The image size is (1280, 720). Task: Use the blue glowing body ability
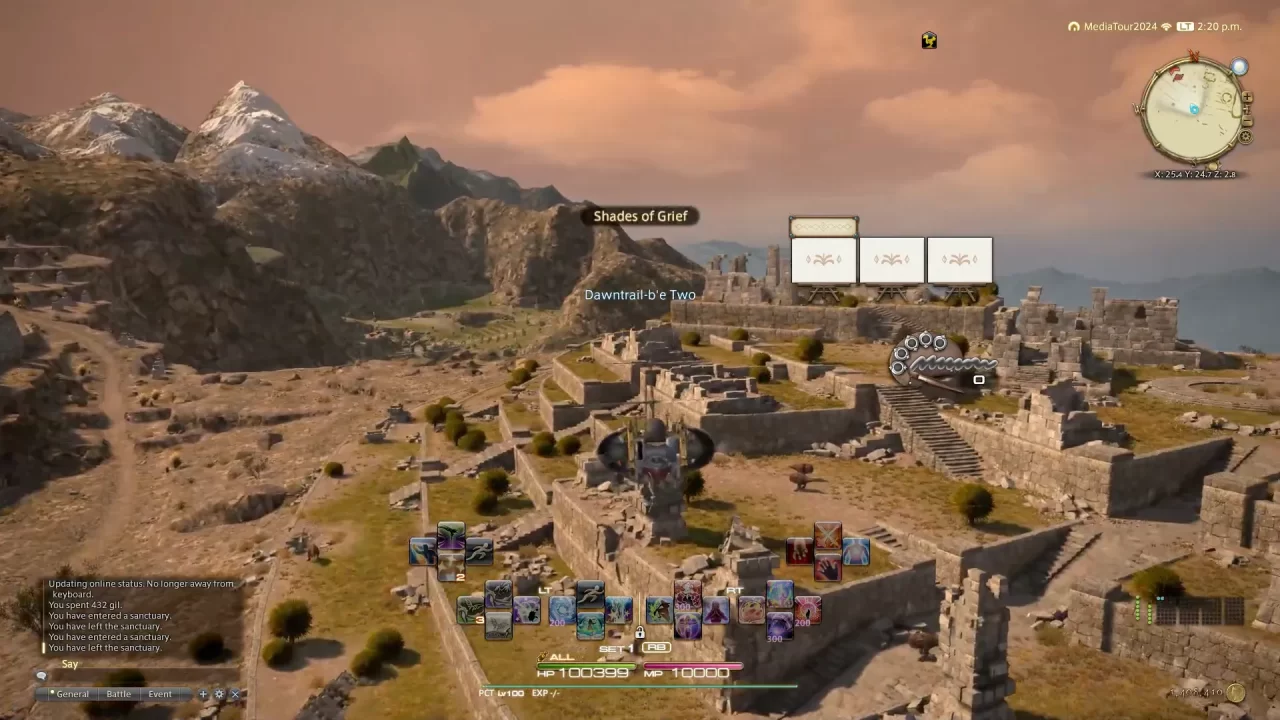pyautogui.click(x=856, y=551)
